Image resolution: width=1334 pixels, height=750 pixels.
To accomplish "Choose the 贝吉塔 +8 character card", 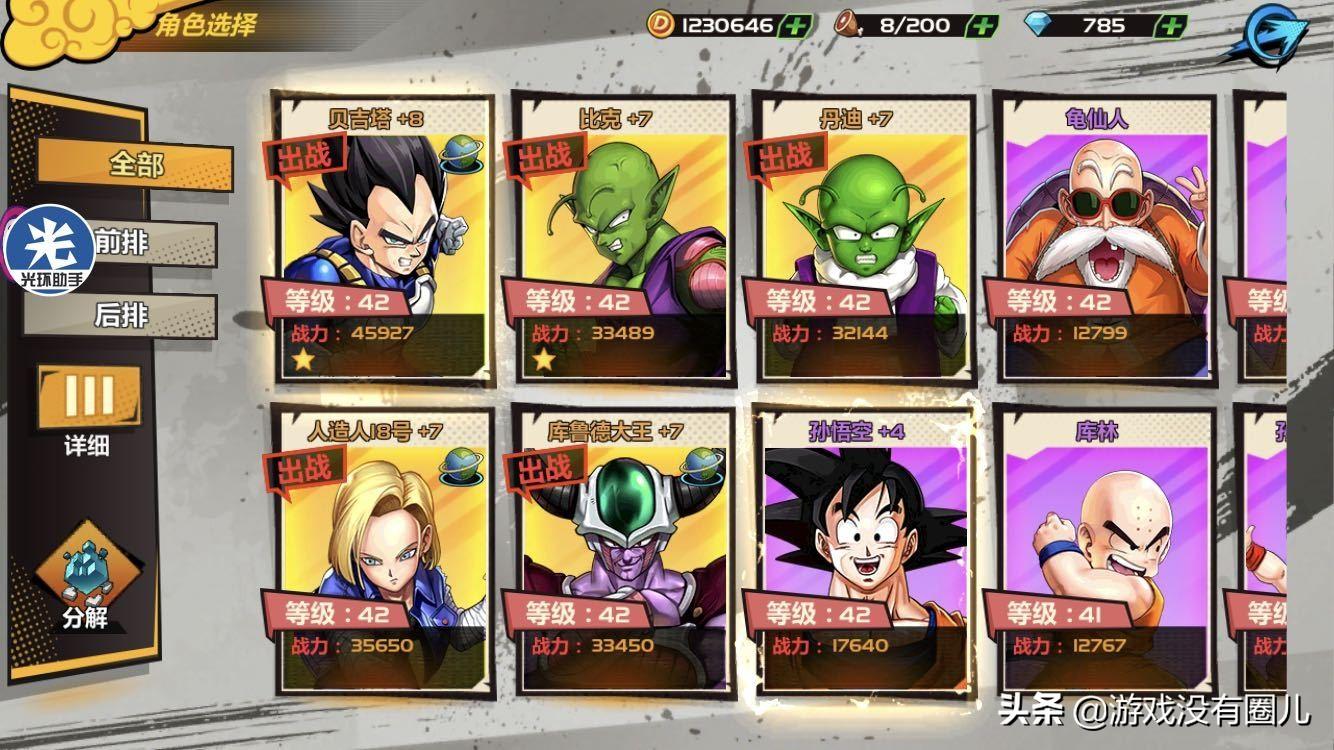I will (x=383, y=240).
